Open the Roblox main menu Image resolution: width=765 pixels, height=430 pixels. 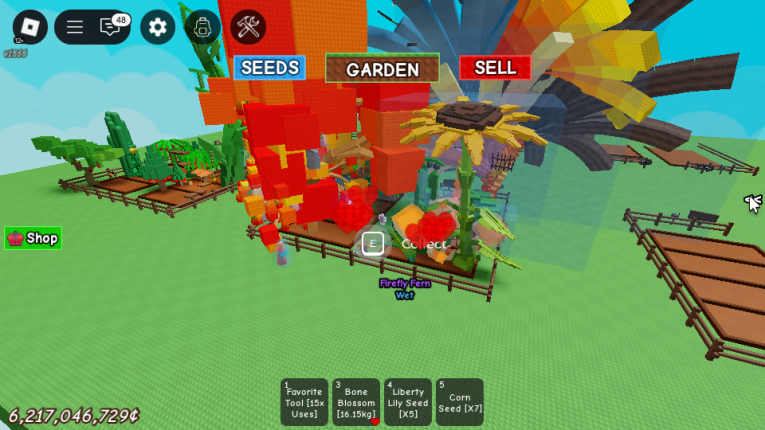coord(29,27)
